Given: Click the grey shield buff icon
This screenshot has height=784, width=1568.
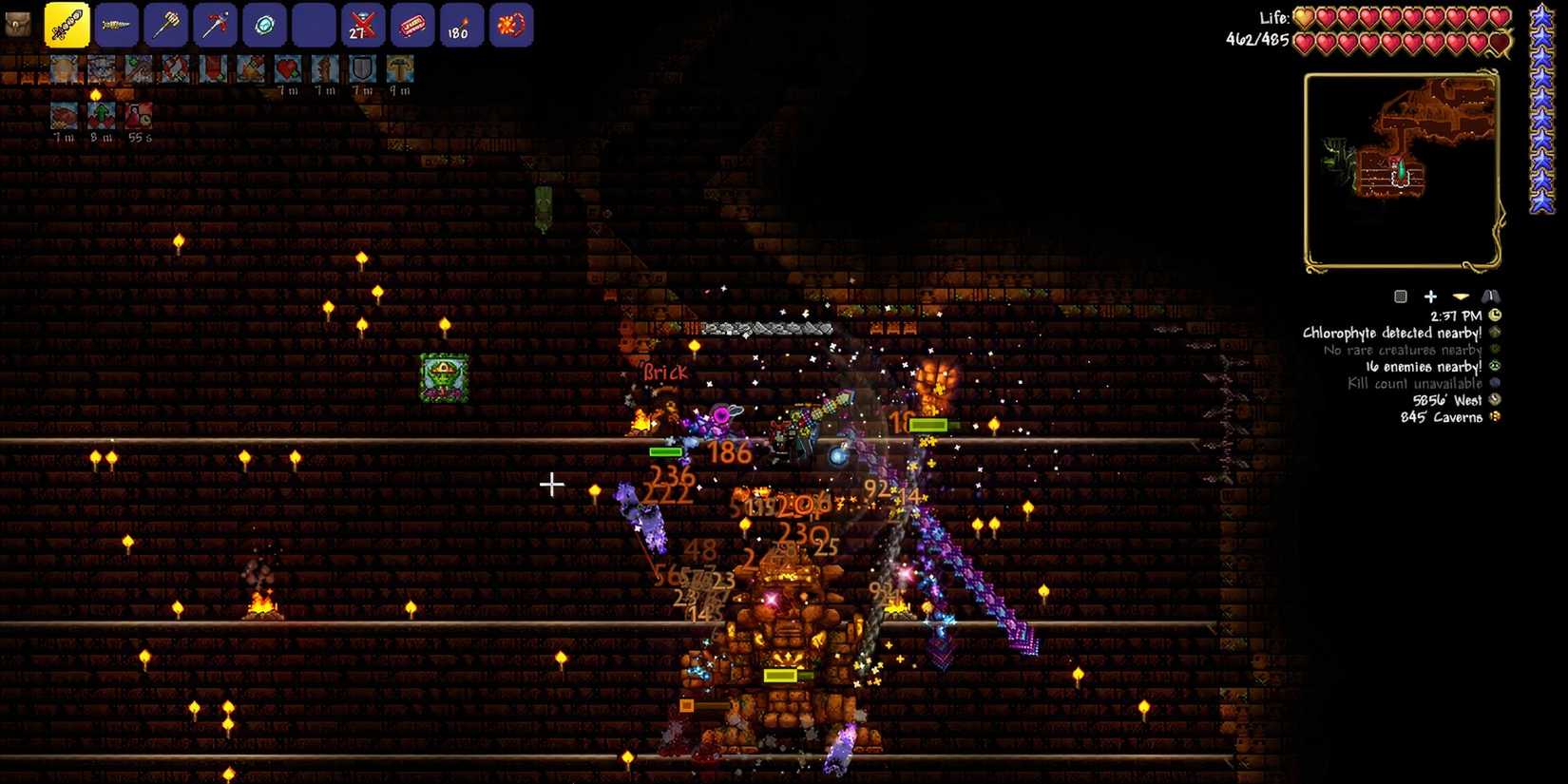Looking at the screenshot, I should point(363,68).
